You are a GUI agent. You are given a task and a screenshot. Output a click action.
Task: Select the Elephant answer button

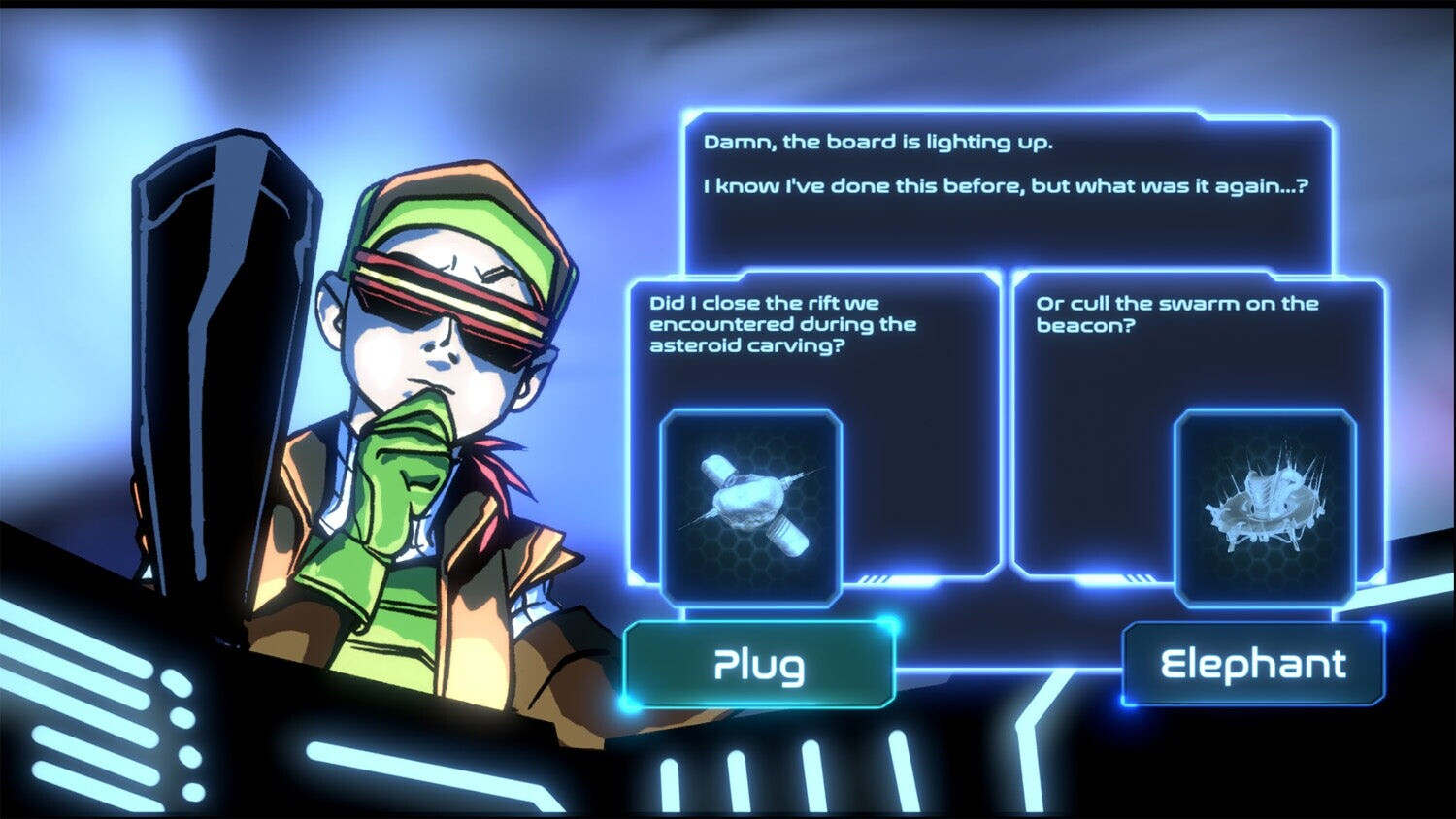point(1253,665)
